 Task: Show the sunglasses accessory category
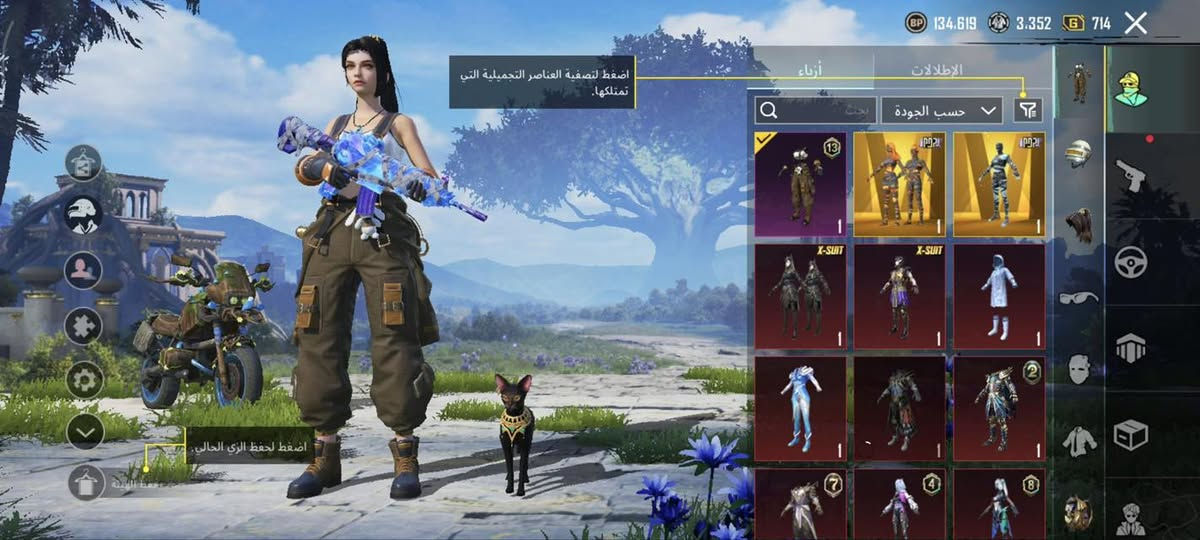click(x=1079, y=296)
